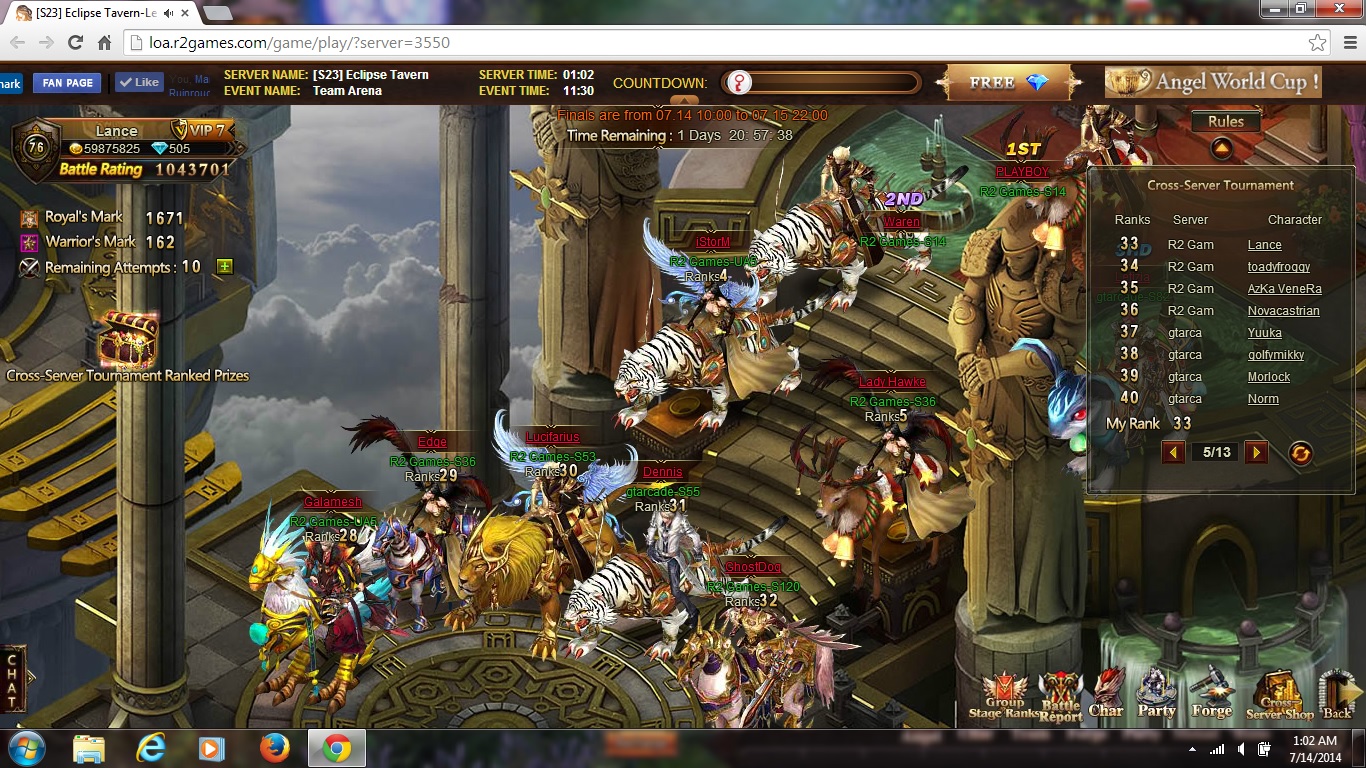This screenshot has height=768, width=1366.
Task: Open the Char menu
Action: pos(1106,695)
